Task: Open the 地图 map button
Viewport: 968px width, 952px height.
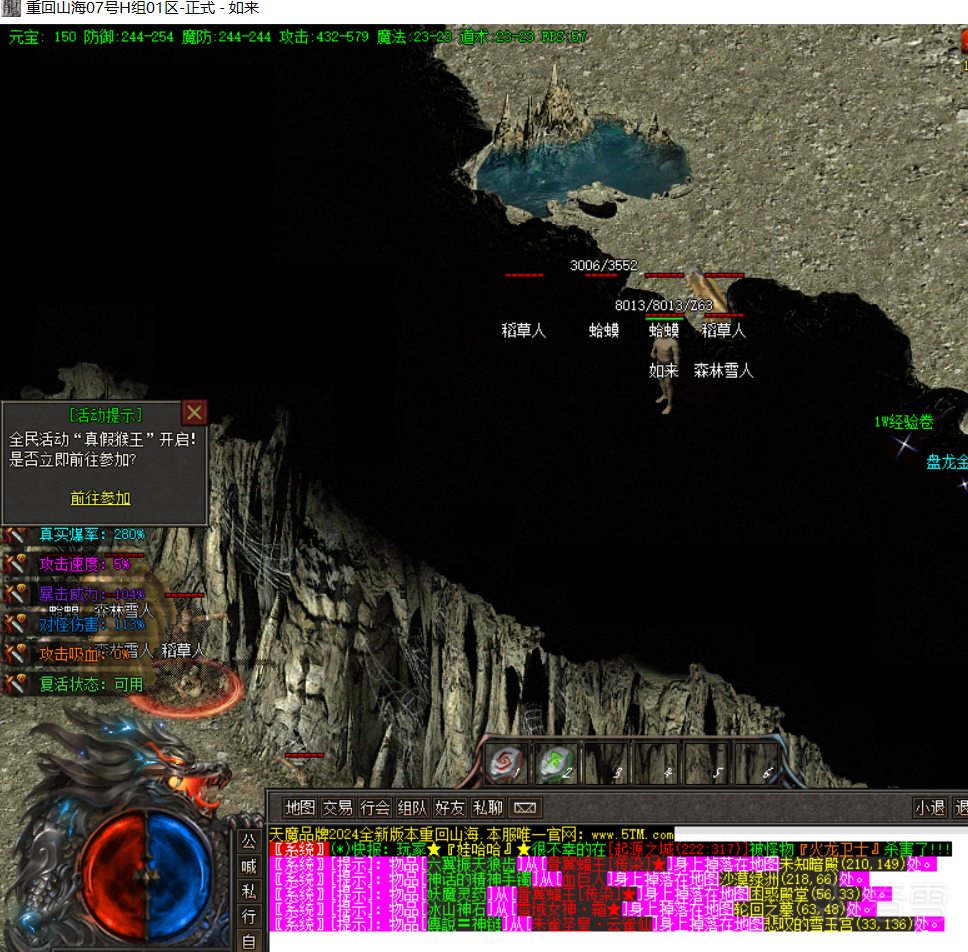Action: (x=299, y=807)
